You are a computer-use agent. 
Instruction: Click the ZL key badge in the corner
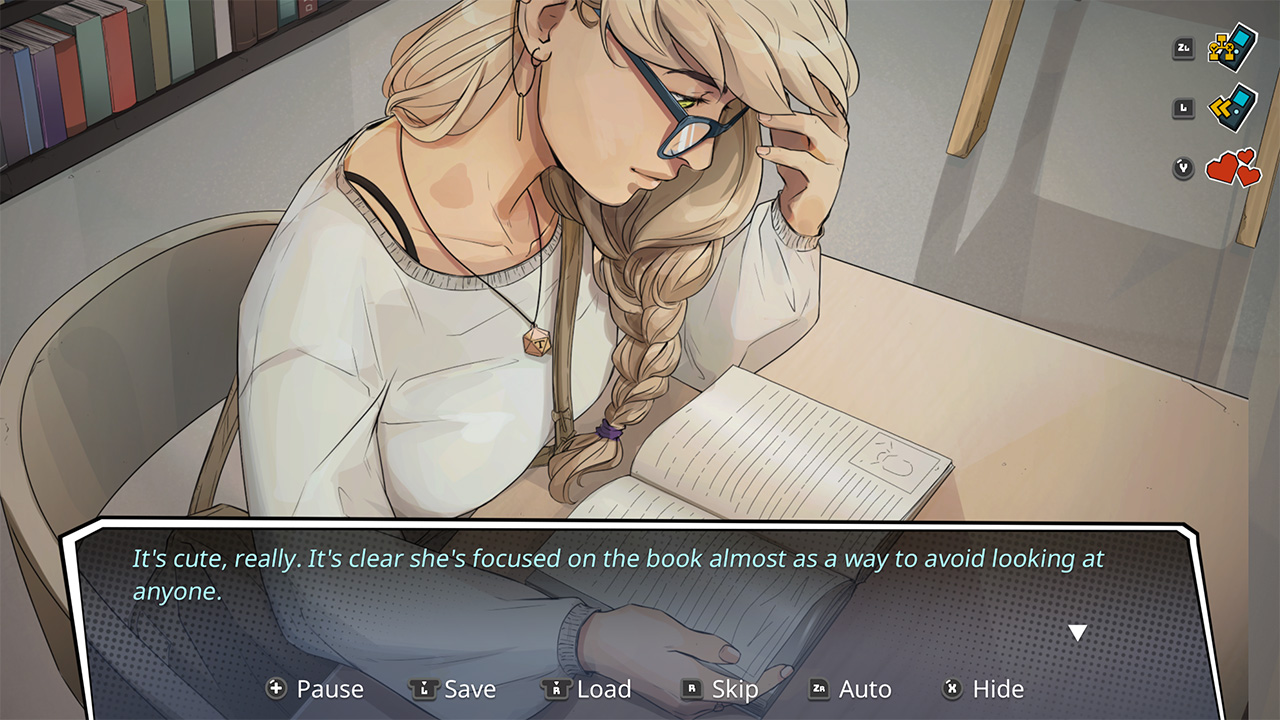tap(1182, 47)
